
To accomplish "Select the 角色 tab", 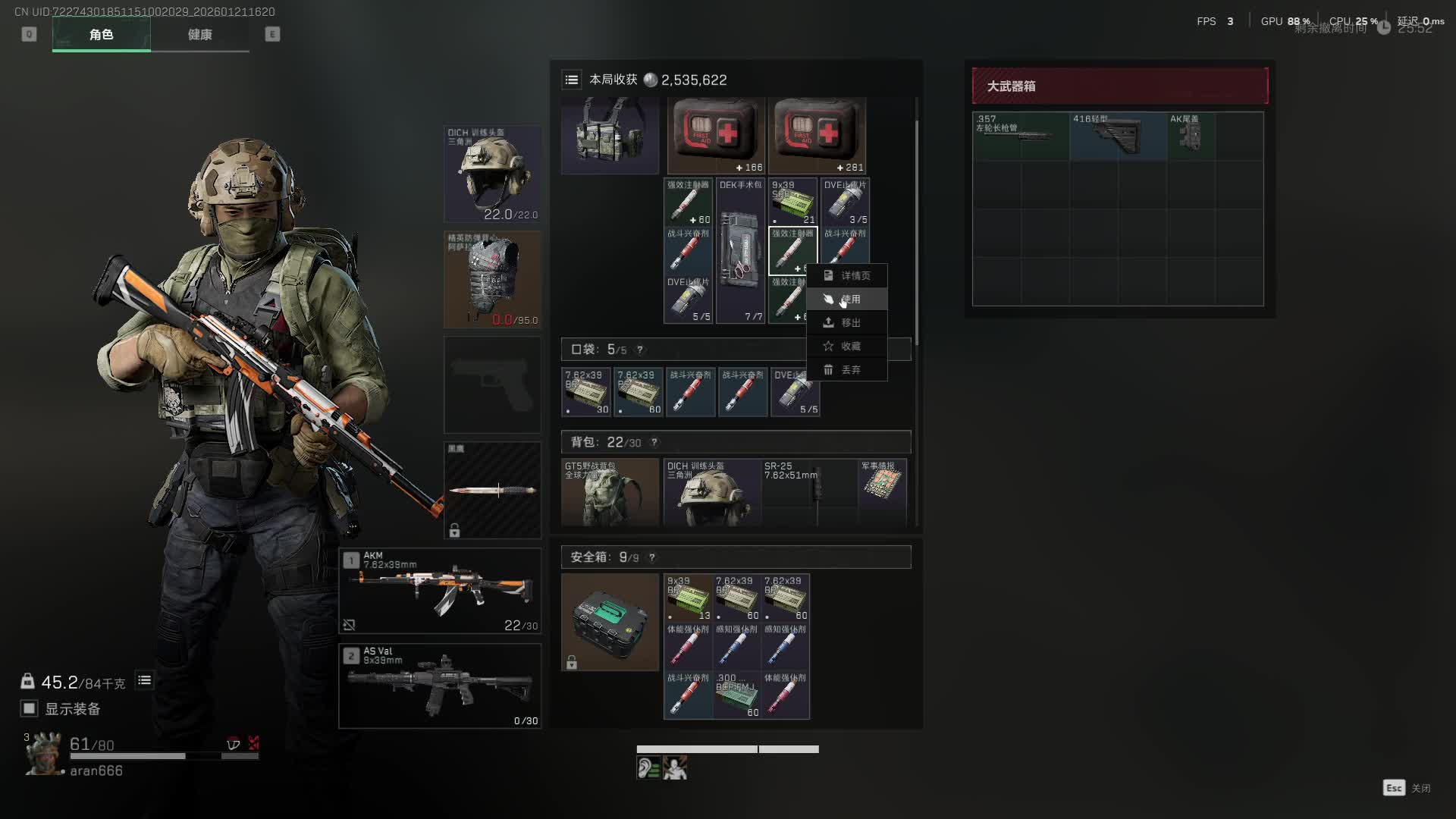I will (x=101, y=35).
